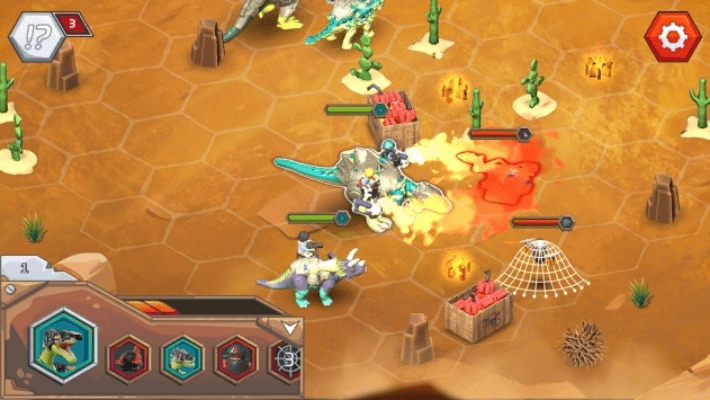Select the small teal dinosaur turn icon
710x400 pixels.
pos(182,358)
